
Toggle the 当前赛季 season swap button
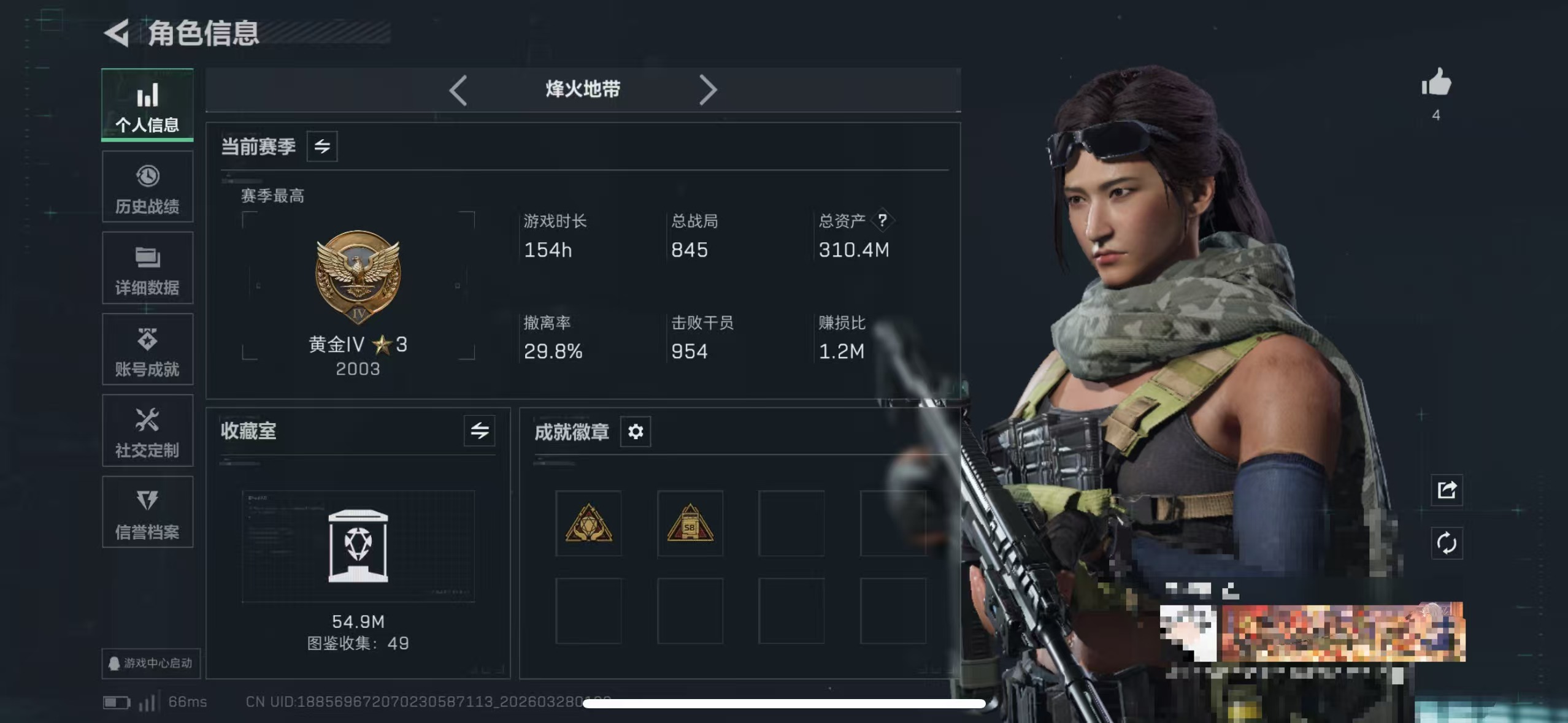click(x=322, y=147)
